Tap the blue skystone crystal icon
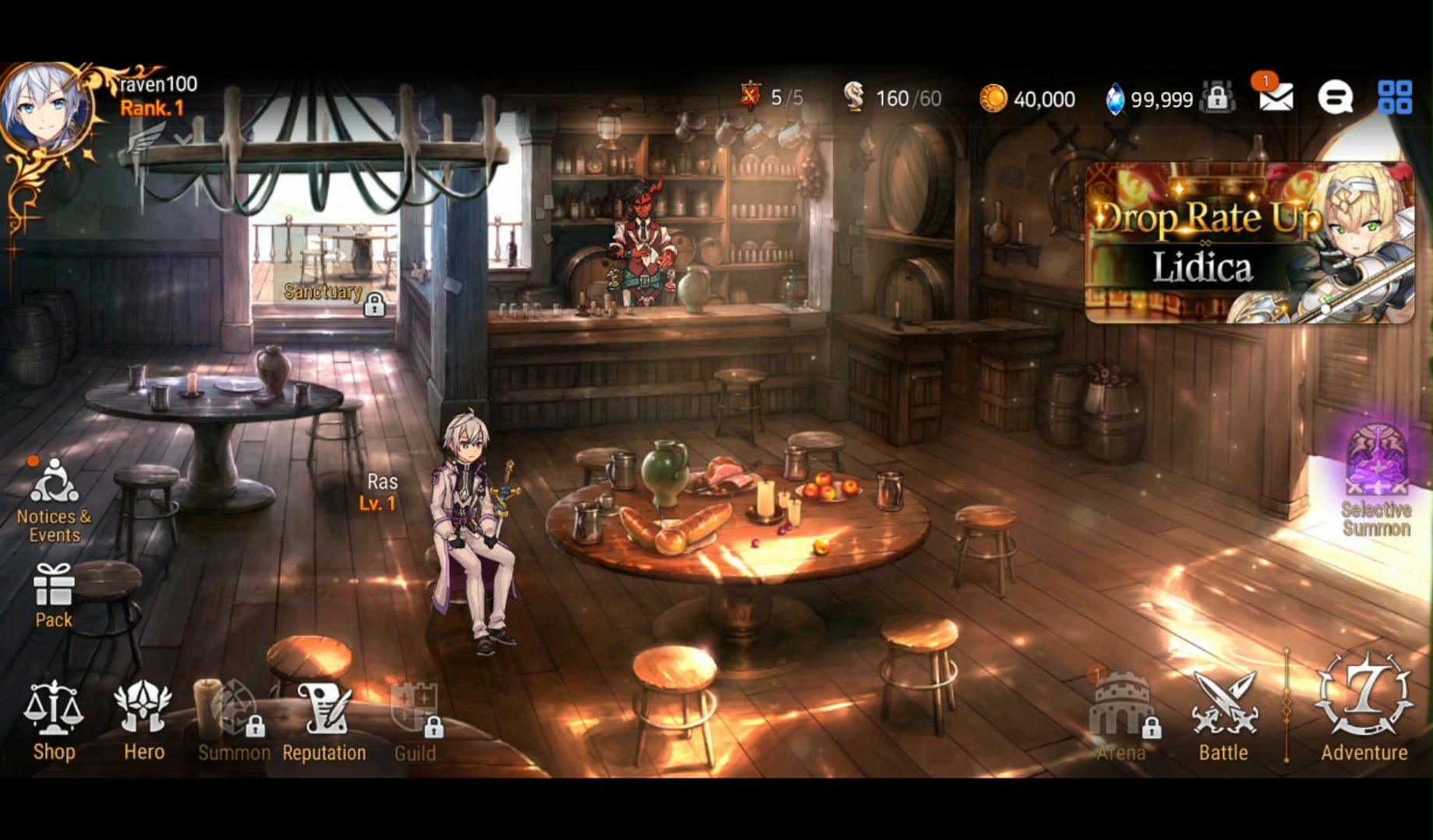1433x840 pixels. click(1115, 100)
